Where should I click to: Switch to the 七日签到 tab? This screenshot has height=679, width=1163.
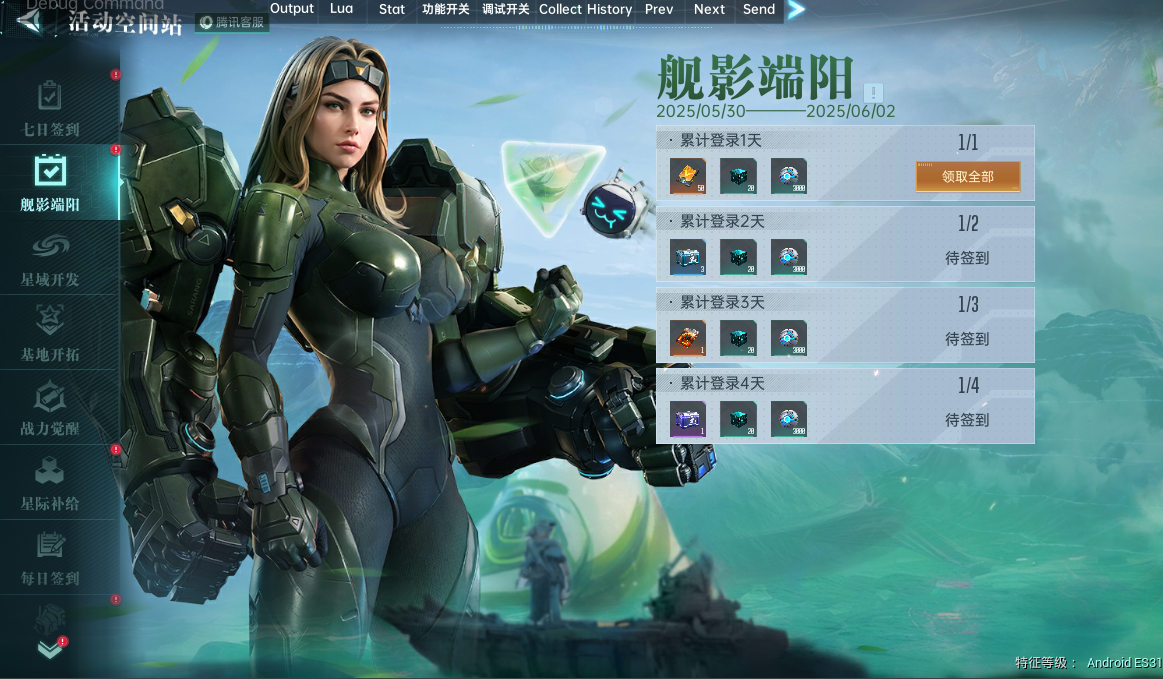coord(50,109)
